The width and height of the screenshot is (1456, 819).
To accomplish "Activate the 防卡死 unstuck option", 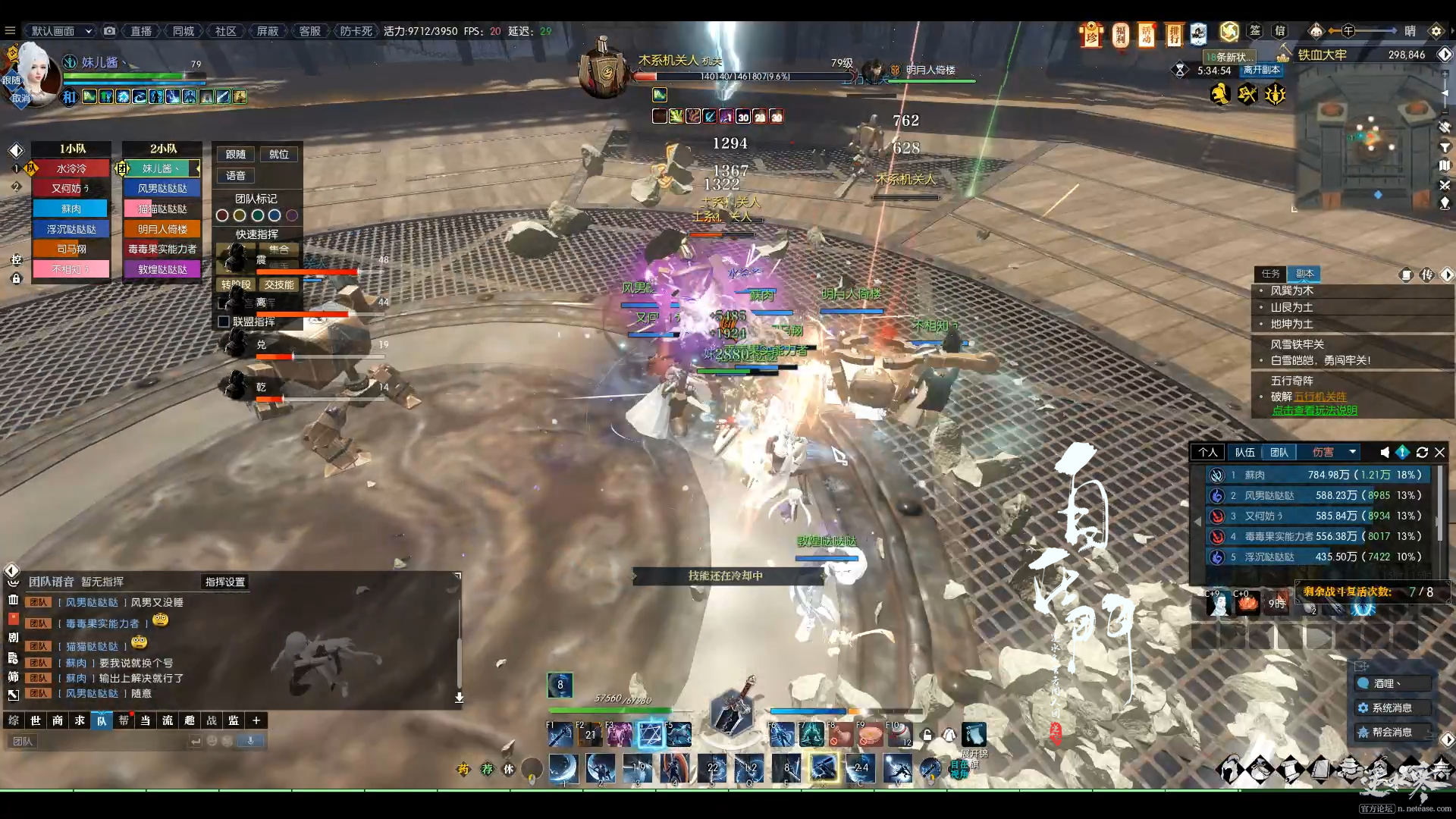I will pyautogui.click(x=356, y=31).
